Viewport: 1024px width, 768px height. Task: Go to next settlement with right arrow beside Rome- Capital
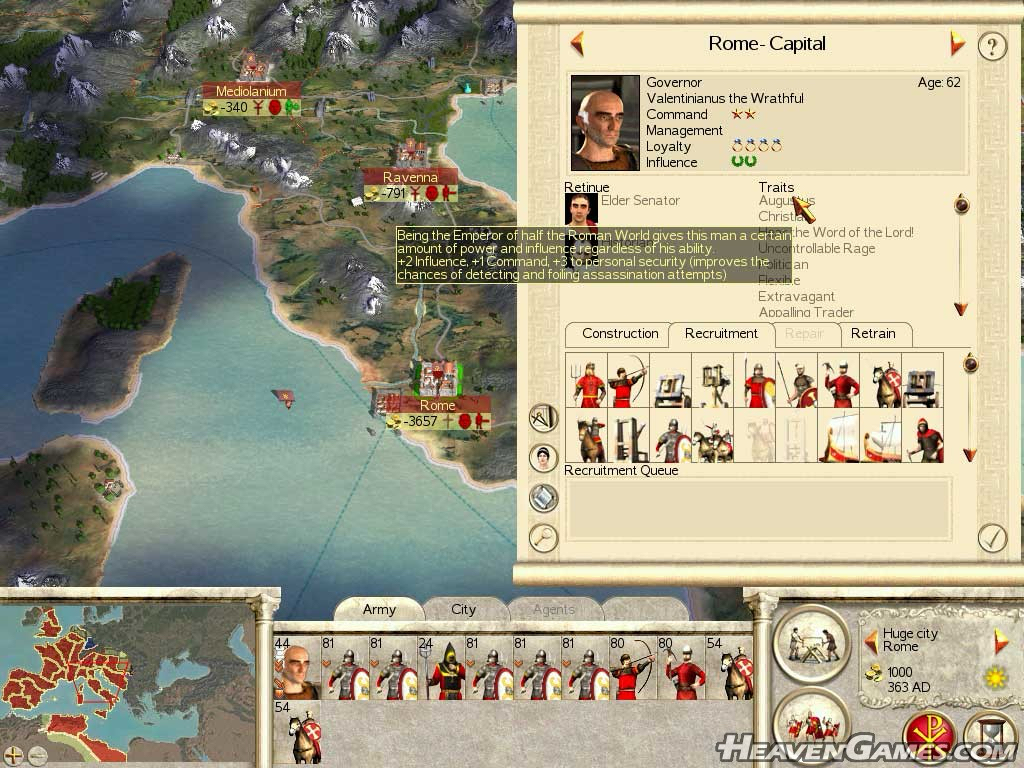coord(957,44)
